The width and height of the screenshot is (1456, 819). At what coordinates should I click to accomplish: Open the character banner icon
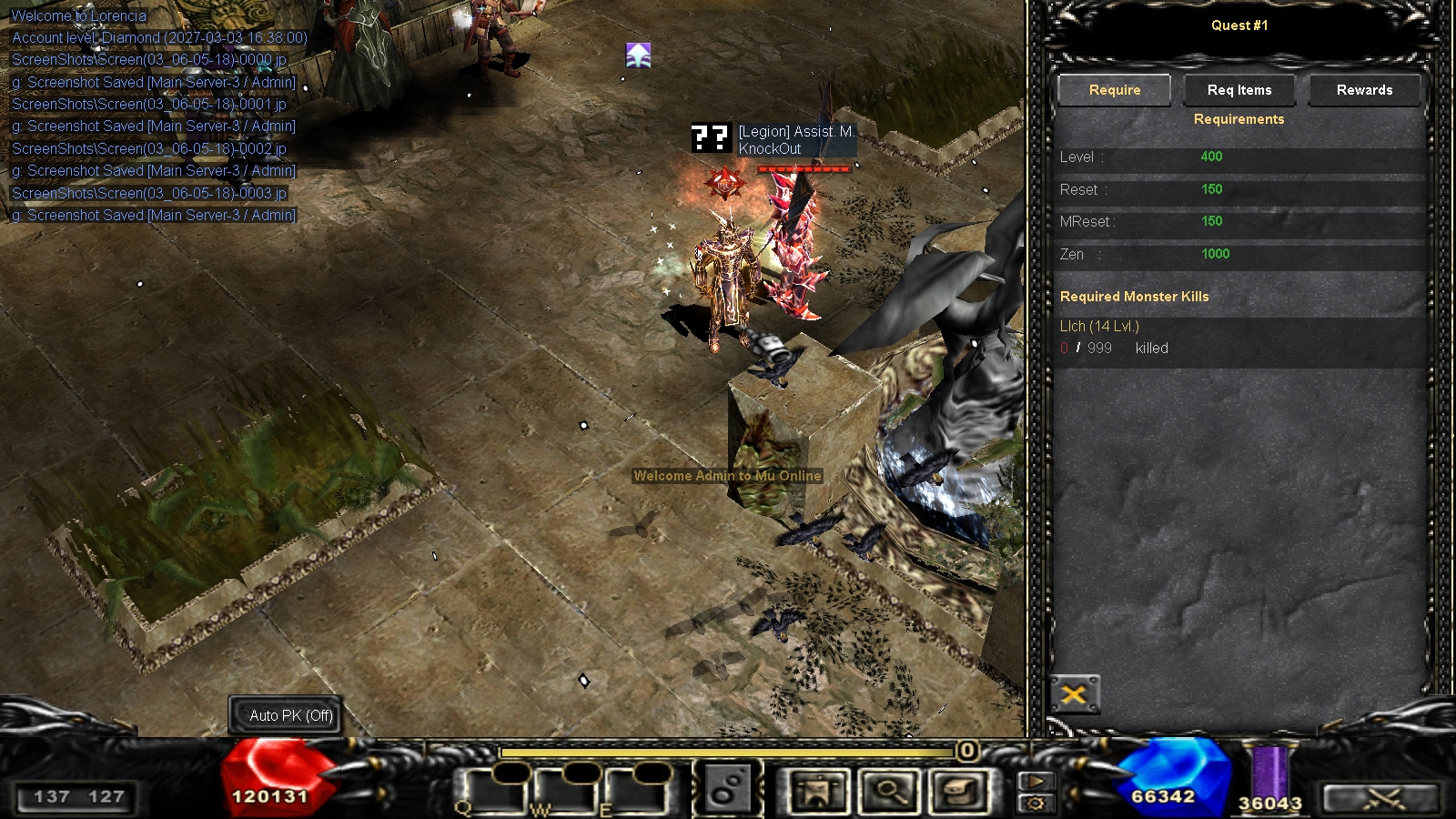tap(817, 791)
